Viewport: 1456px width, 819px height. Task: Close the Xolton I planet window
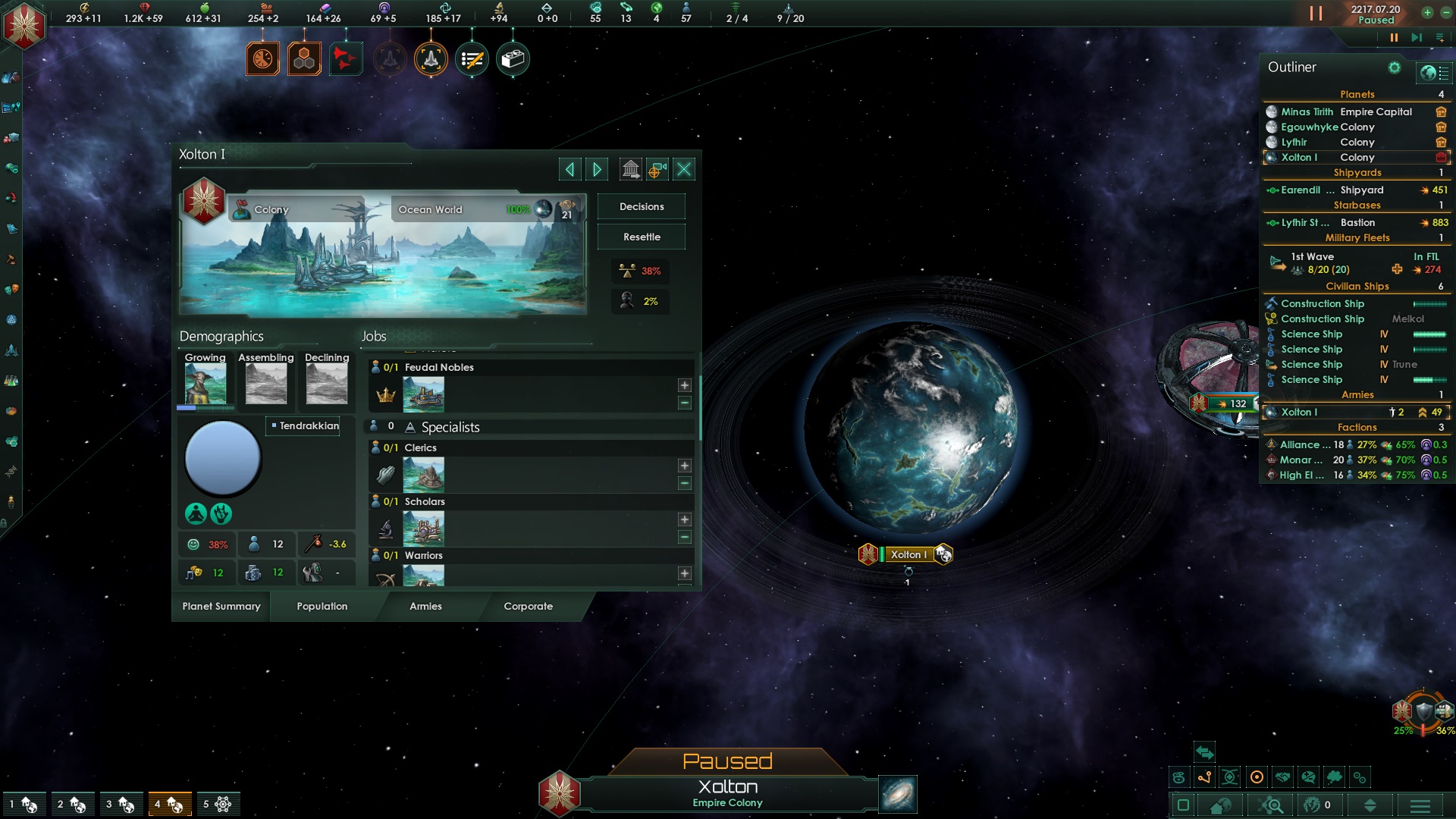(684, 169)
